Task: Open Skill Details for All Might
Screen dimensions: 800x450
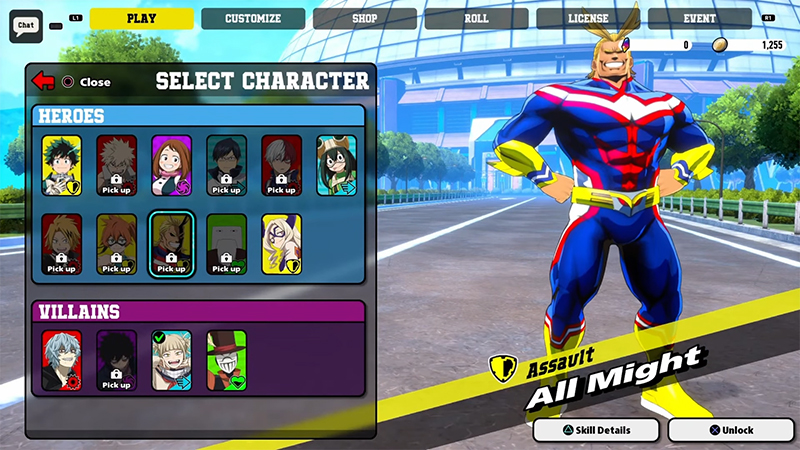Action: [596, 430]
